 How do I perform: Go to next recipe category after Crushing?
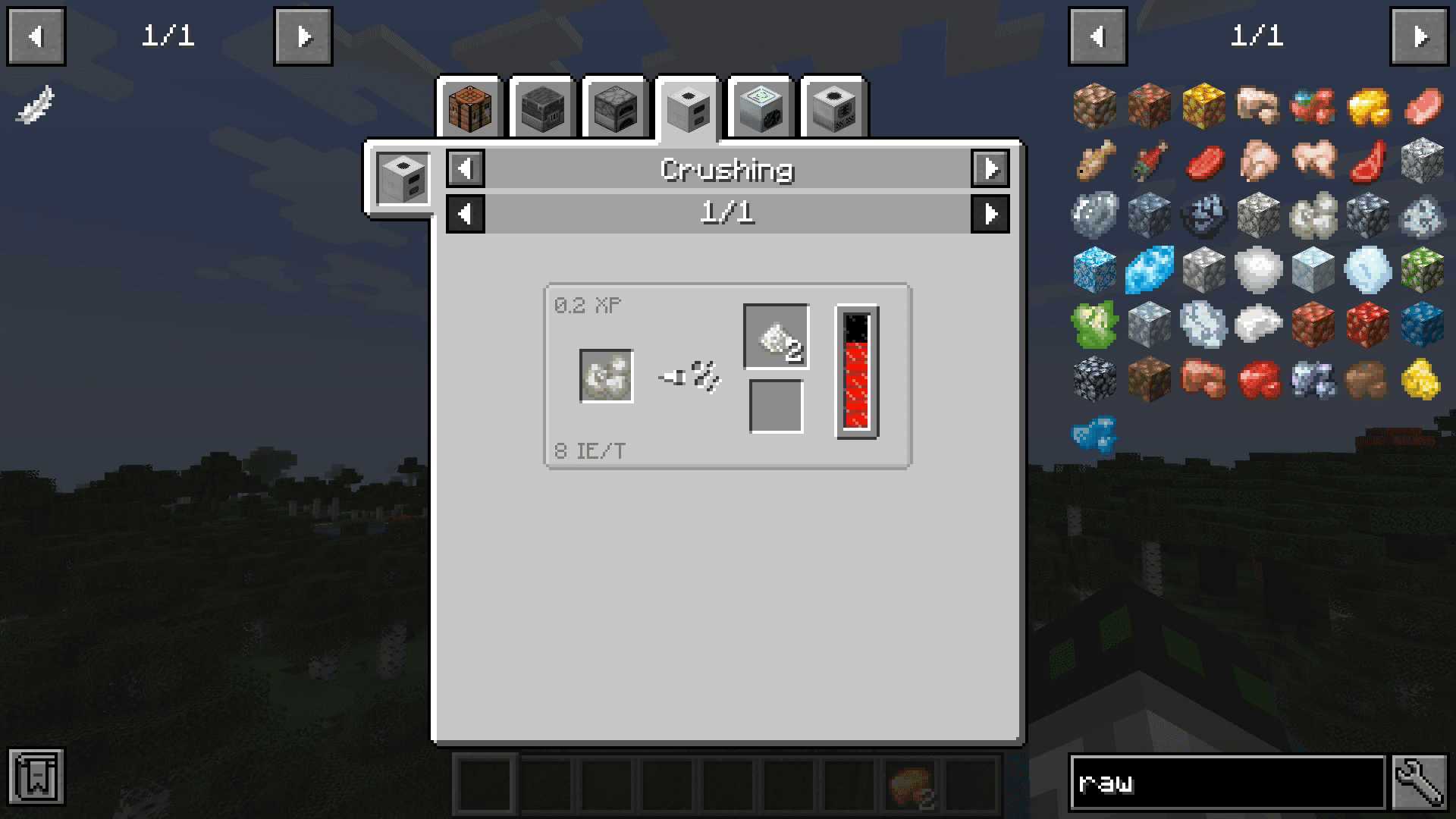tap(990, 168)
